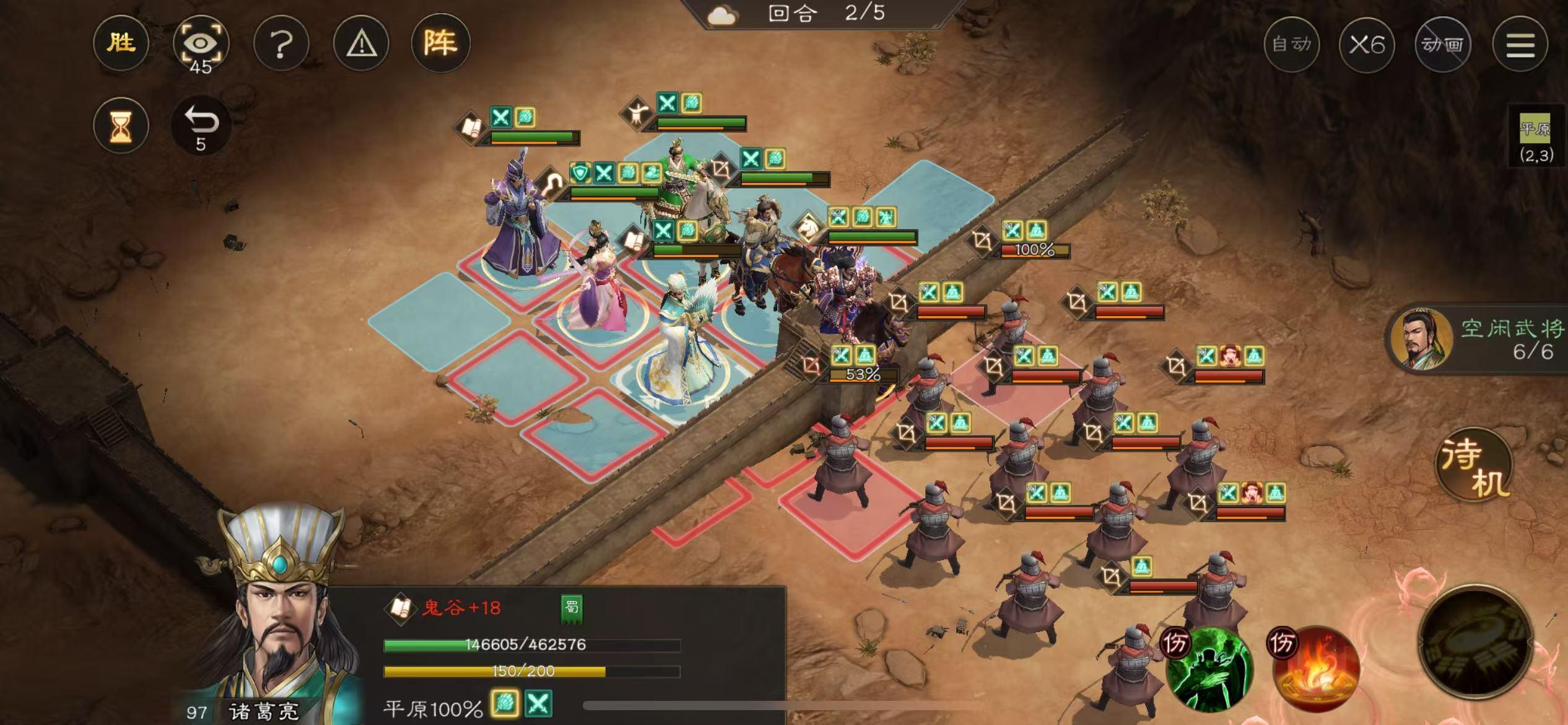This screenshot has height=725, width=1568.
Task: Click the eye vision icon showing 45
Action: (203, 42)
